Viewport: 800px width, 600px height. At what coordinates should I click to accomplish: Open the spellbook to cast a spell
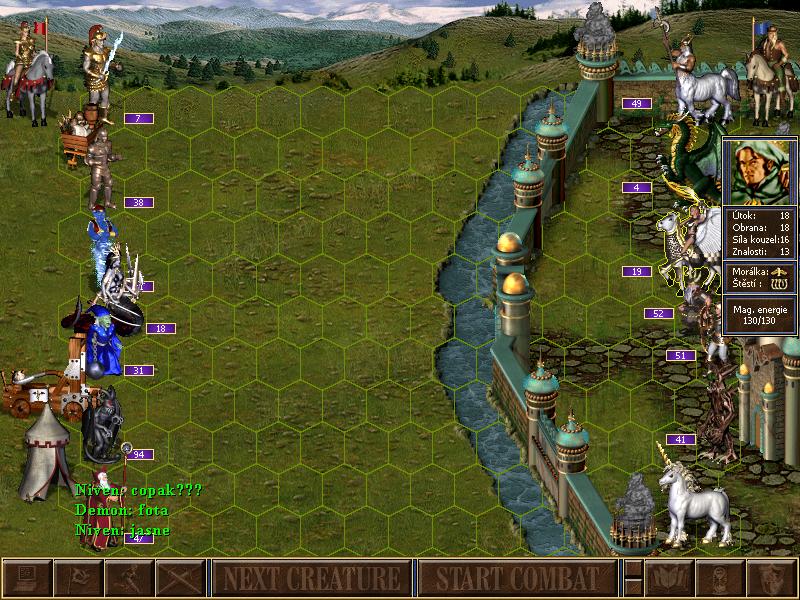click(669, 578)
